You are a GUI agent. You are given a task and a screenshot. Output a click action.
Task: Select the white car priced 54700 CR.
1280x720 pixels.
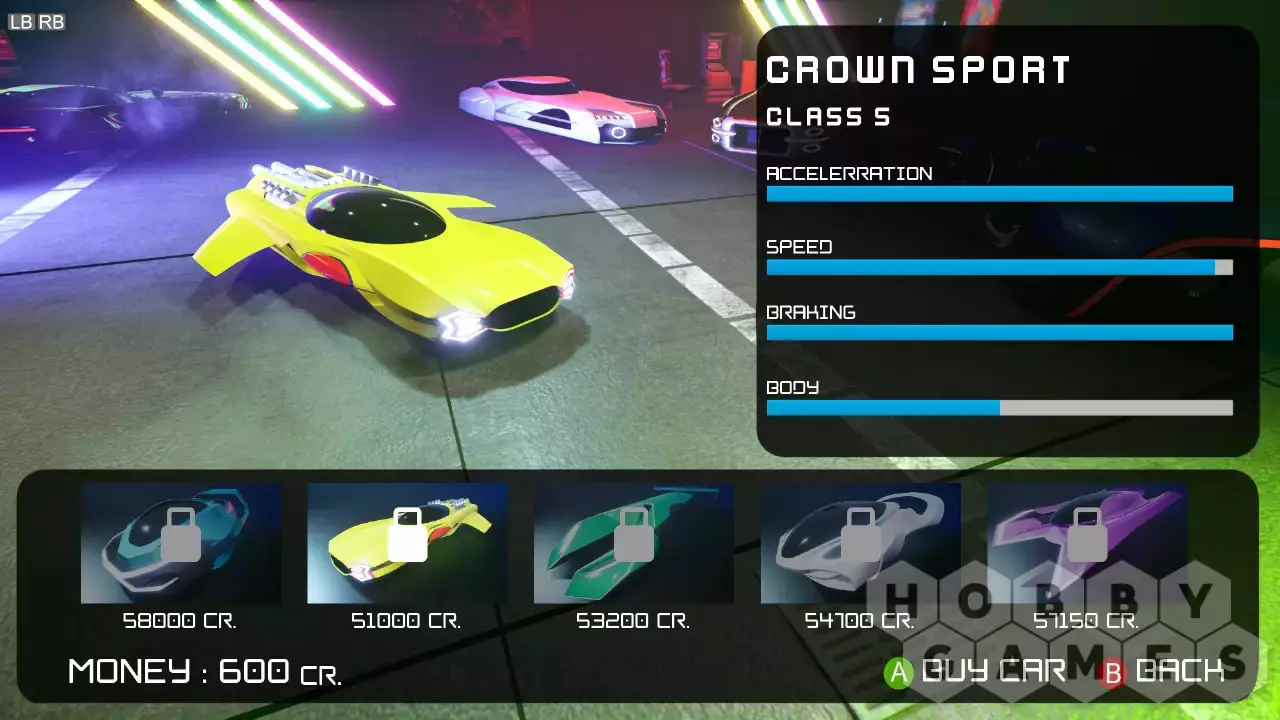coord(860,543)
